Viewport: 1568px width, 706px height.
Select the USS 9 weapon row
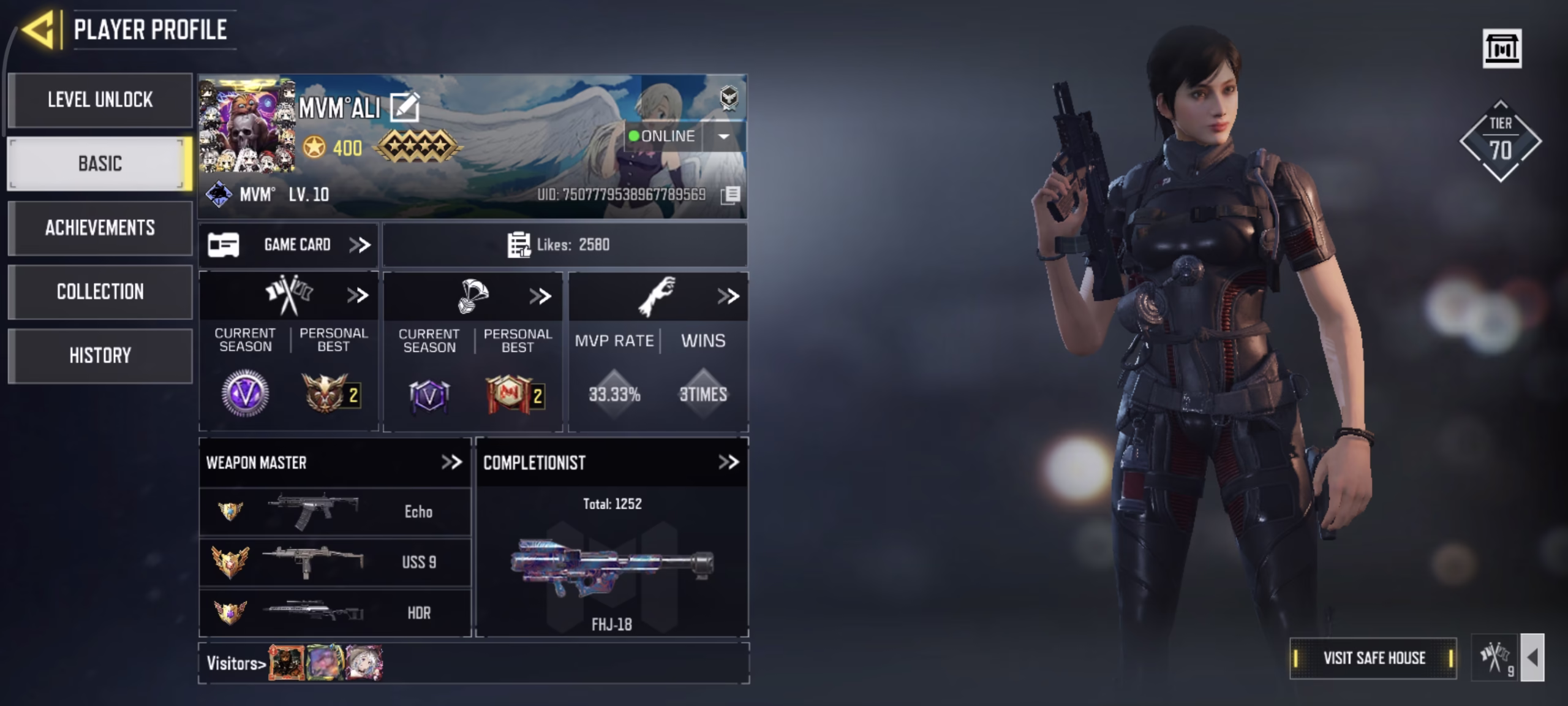pos(335,563)
